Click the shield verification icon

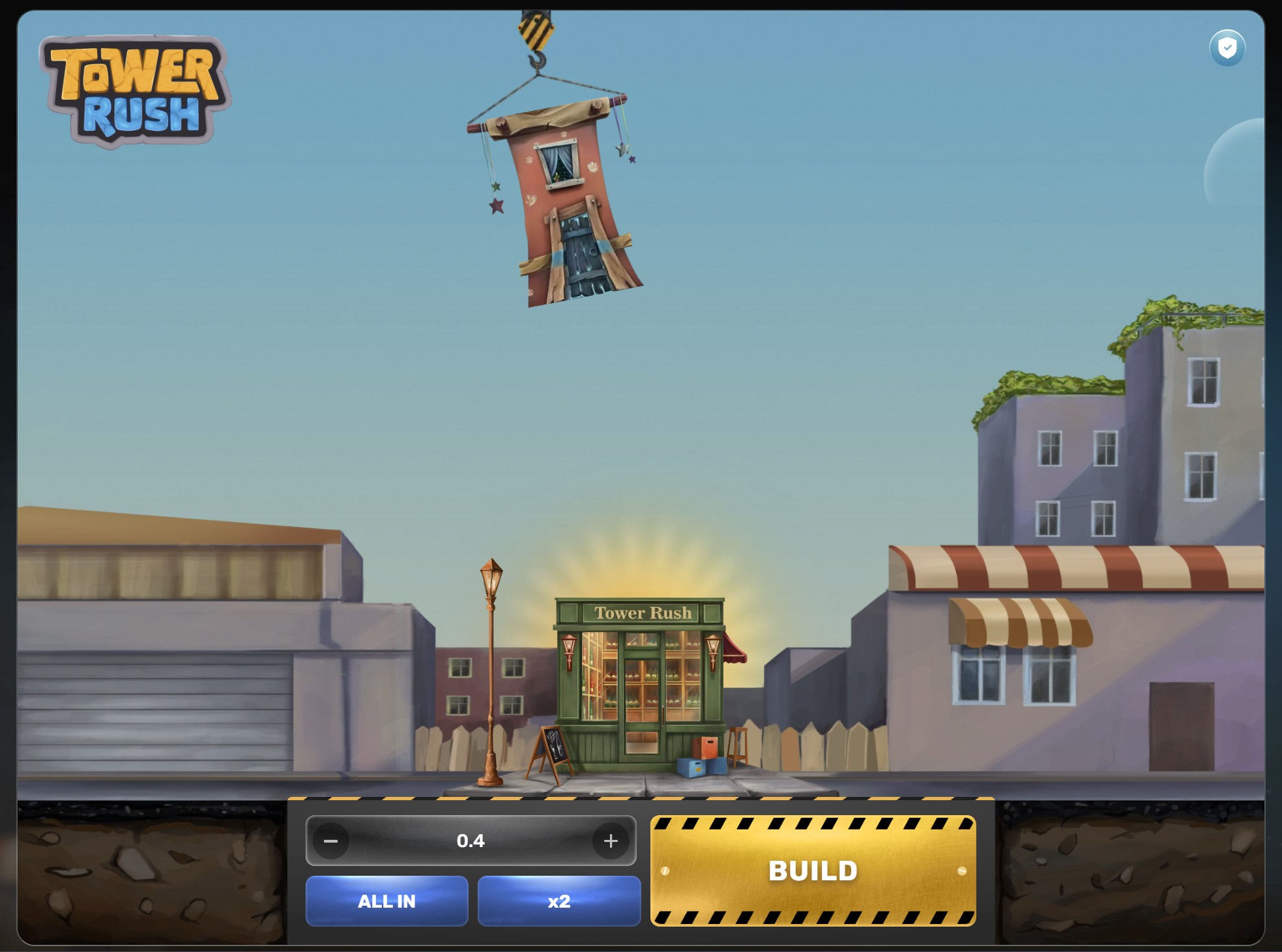(x=1226, y=47)
